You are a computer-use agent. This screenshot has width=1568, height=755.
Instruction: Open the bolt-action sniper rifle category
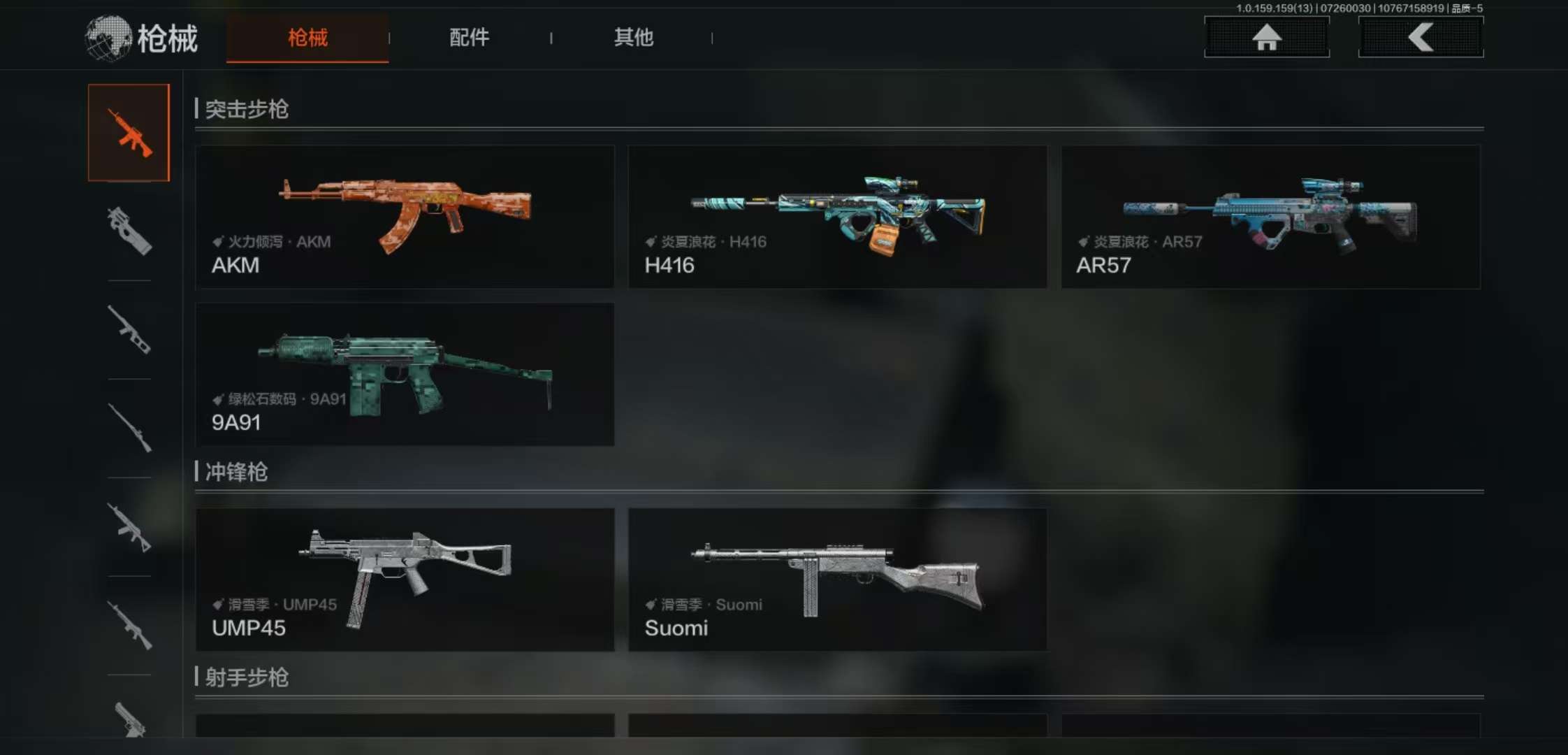click(129, 427)
